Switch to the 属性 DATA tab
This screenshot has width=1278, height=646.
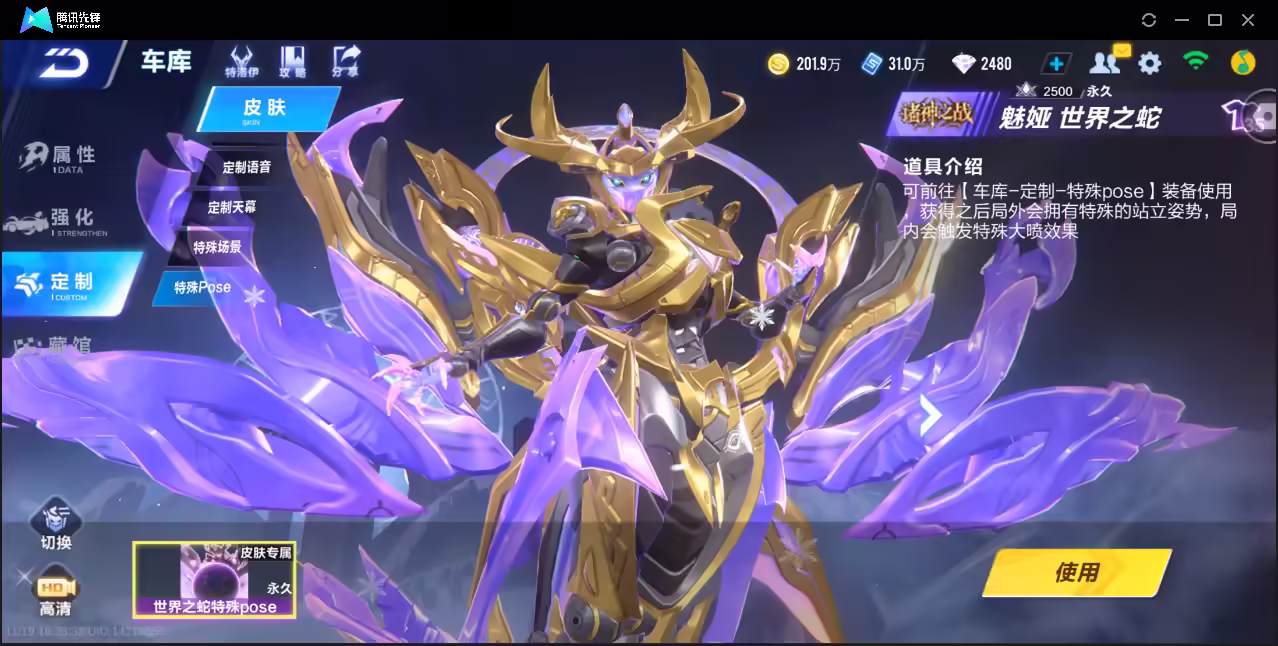(x=62, y=157)
